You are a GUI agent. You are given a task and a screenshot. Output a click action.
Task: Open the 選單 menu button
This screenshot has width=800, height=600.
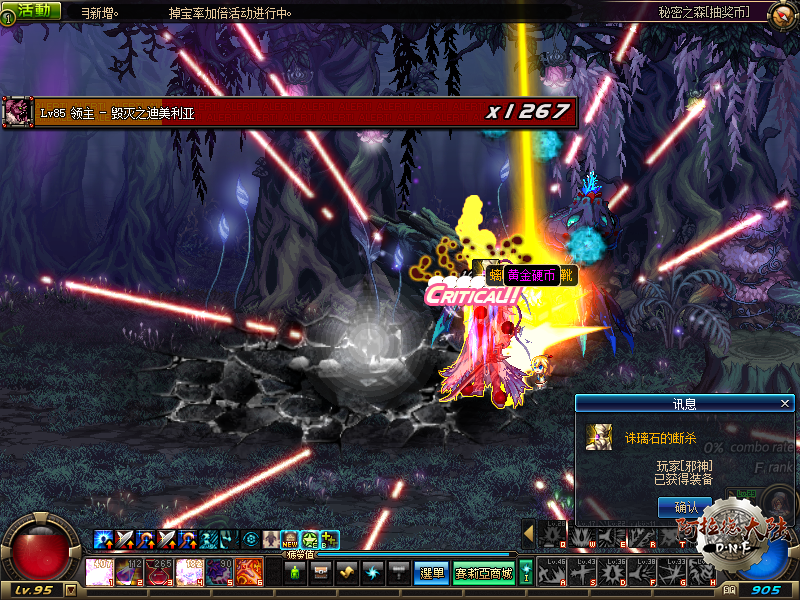tap(431, 573)
